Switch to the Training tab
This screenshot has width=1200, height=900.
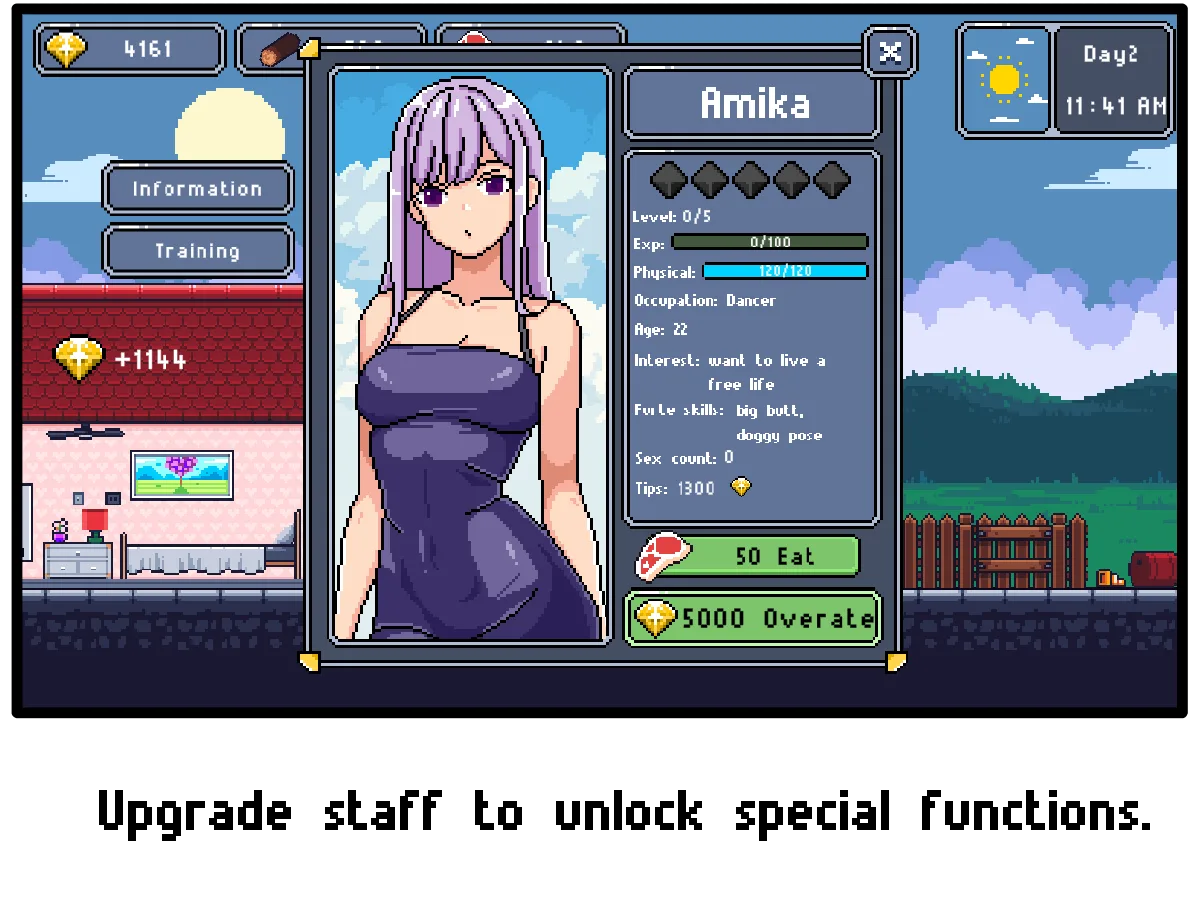(197, 251)
